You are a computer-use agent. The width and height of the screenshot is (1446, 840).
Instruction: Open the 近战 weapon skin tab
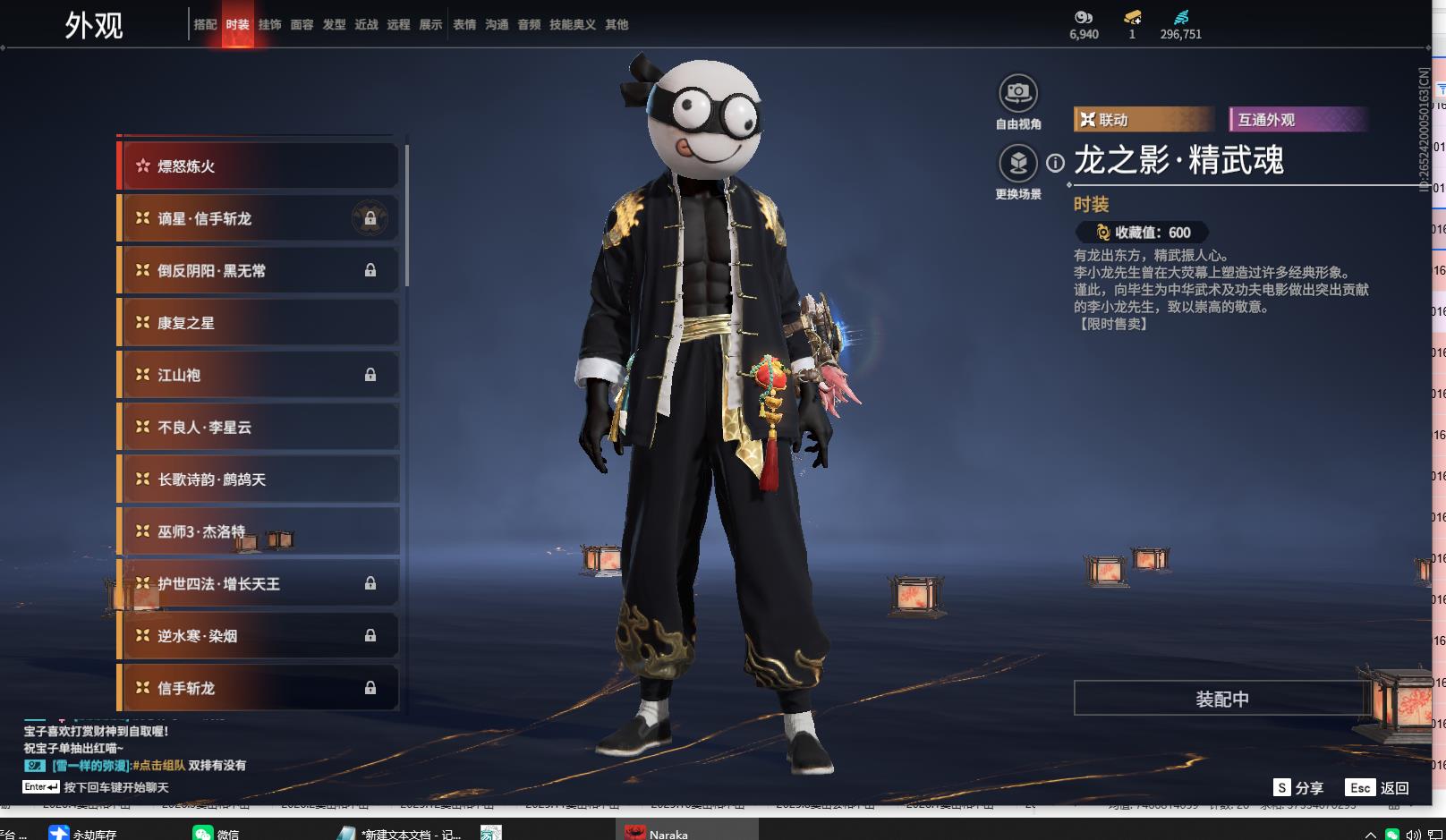366,25
